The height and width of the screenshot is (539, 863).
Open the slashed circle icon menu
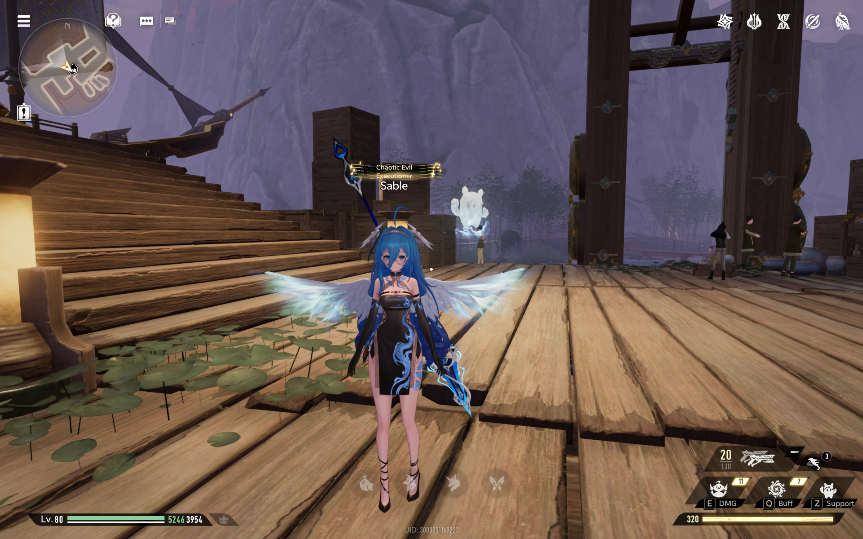pos(813,21)
